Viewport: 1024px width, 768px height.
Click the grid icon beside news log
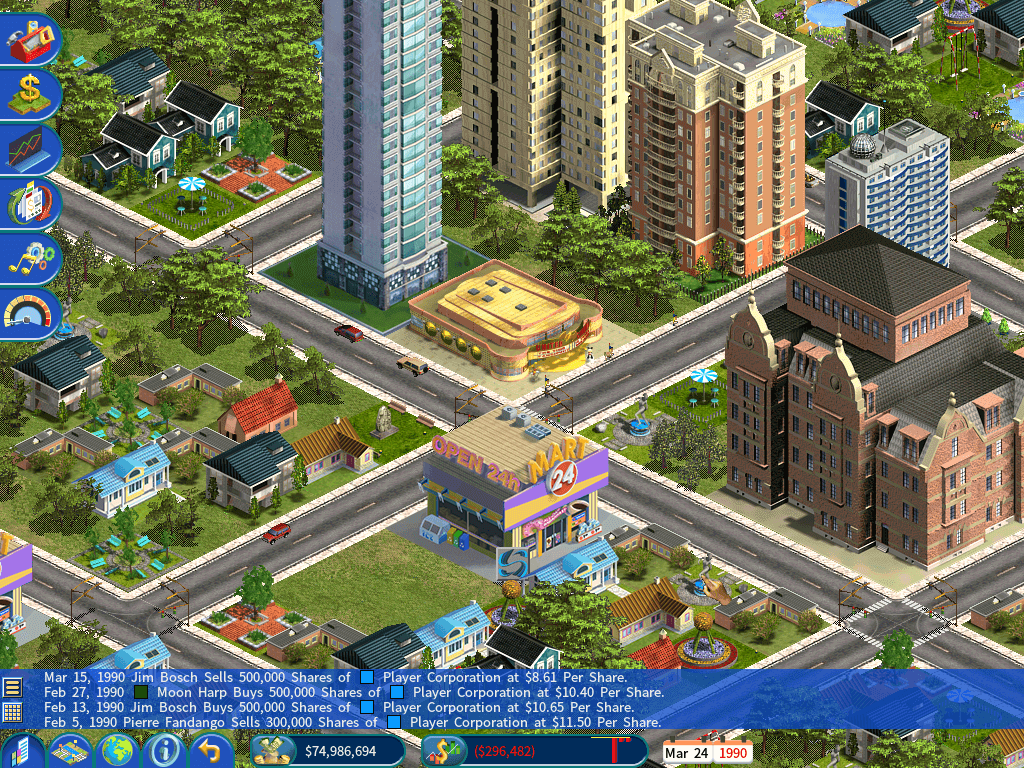[12, 712]
